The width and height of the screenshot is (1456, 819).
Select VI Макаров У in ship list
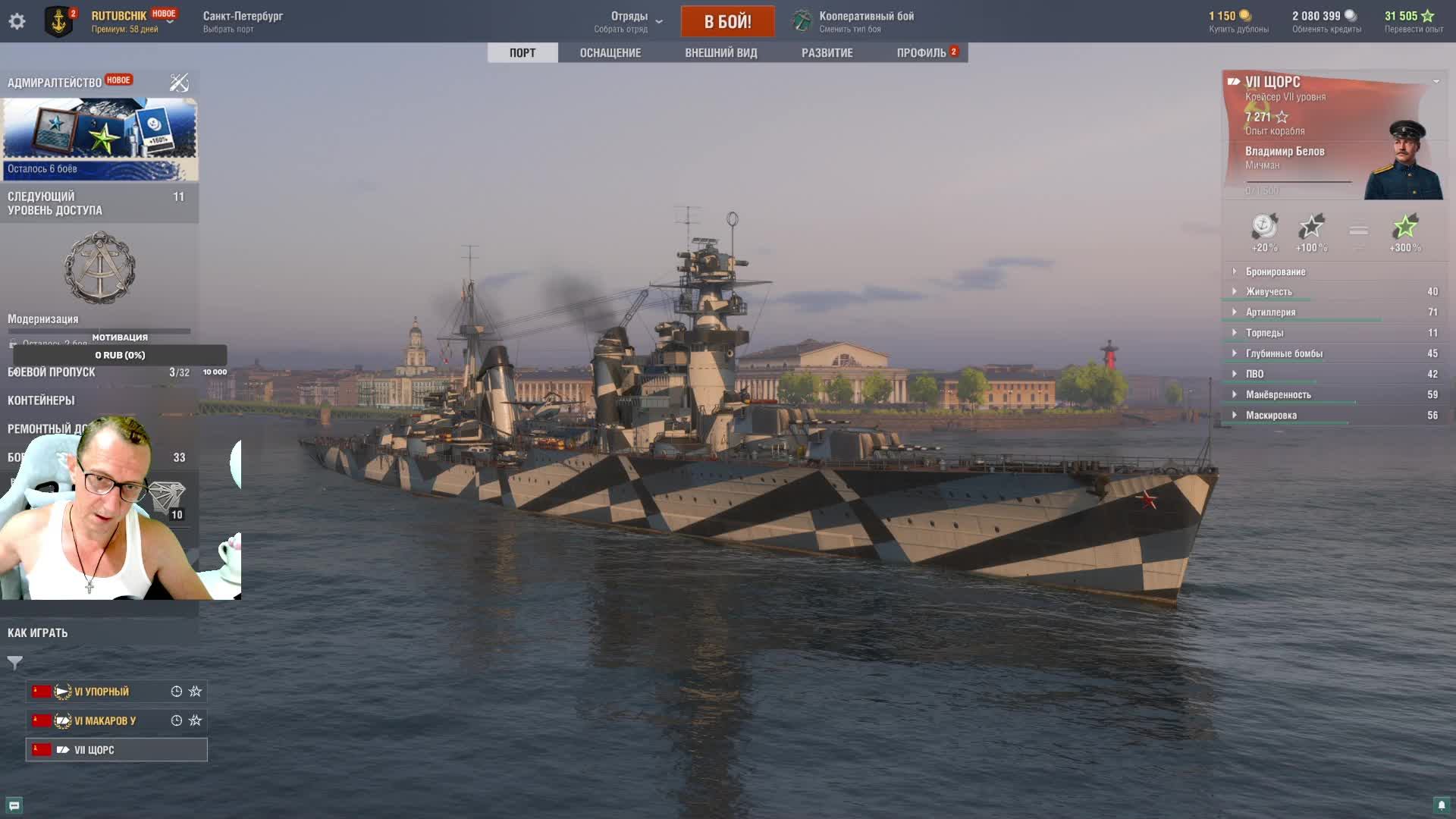105,720
